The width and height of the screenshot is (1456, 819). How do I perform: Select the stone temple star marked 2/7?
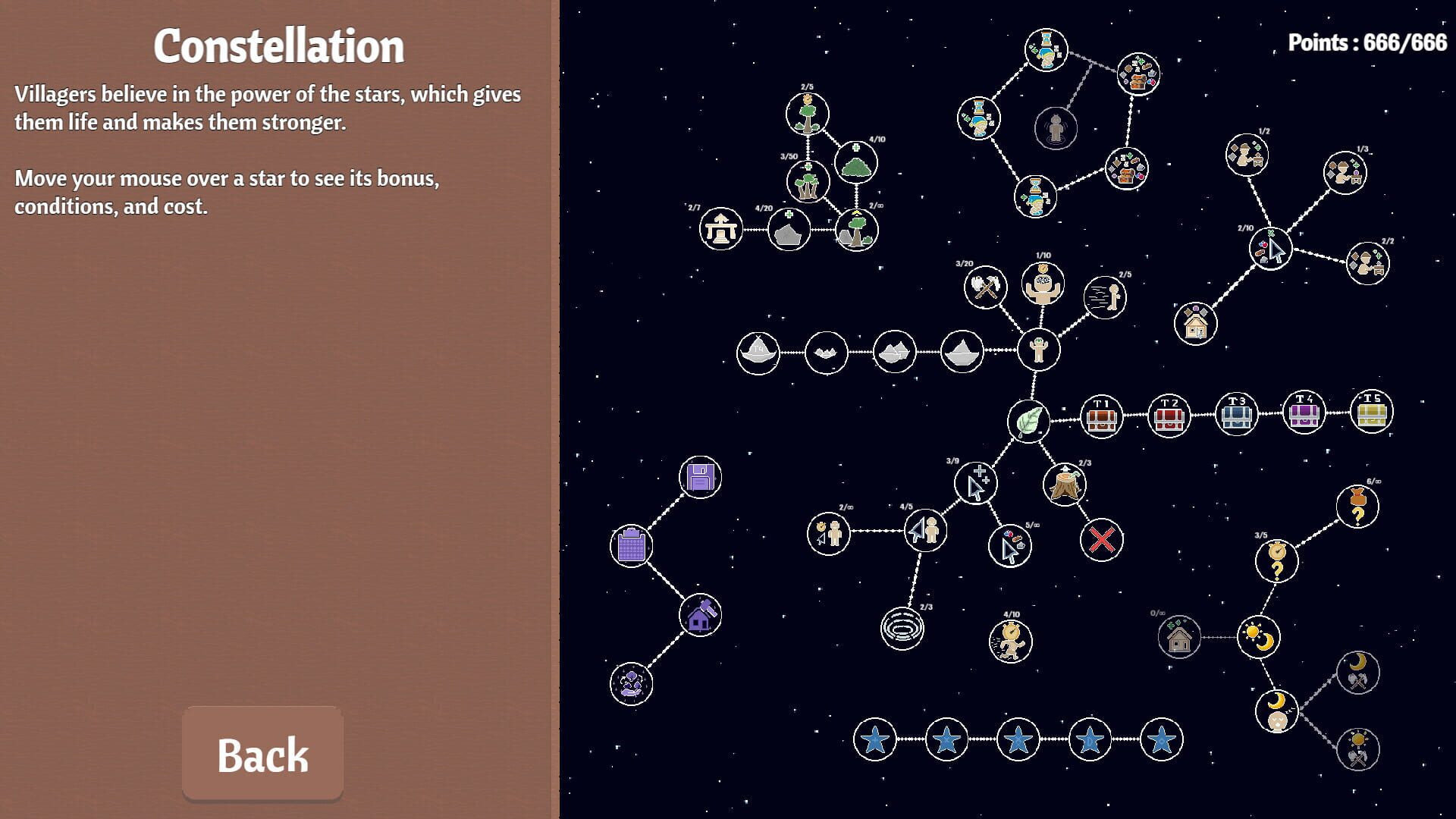[722, 231]
